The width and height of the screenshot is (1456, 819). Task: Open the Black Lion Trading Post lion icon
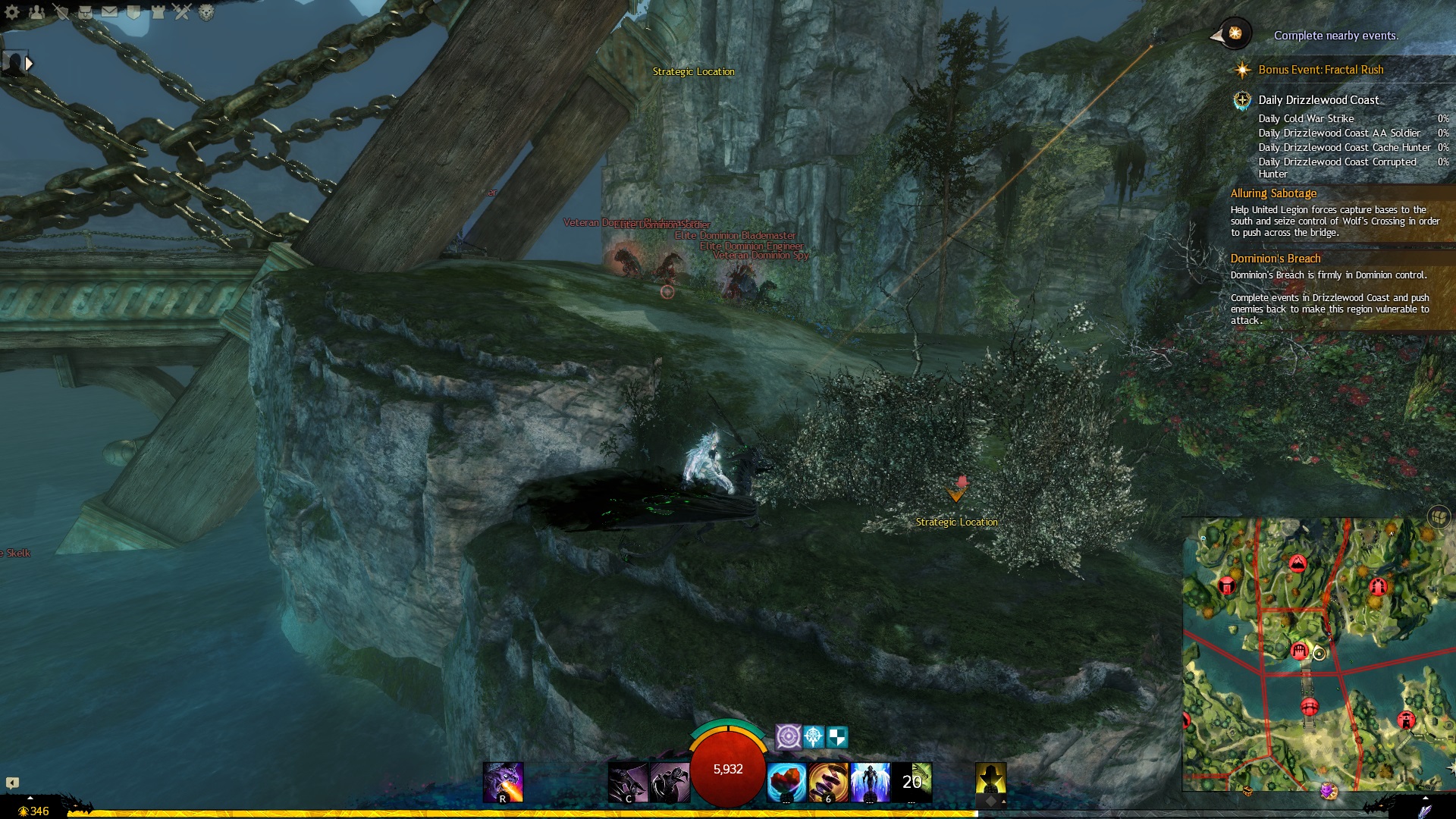tap(206, 11)
